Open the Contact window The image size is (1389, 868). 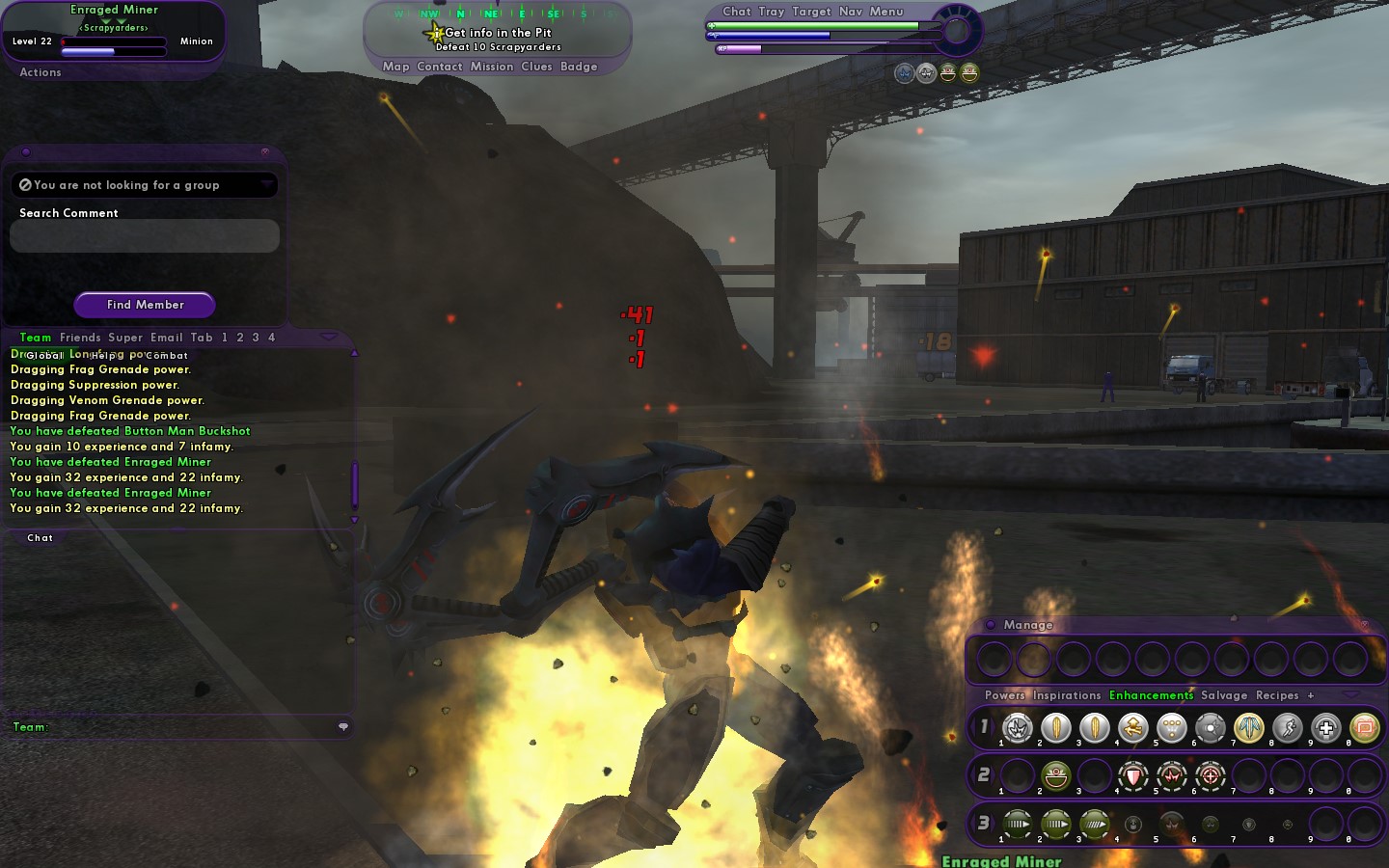click(440, 67)
